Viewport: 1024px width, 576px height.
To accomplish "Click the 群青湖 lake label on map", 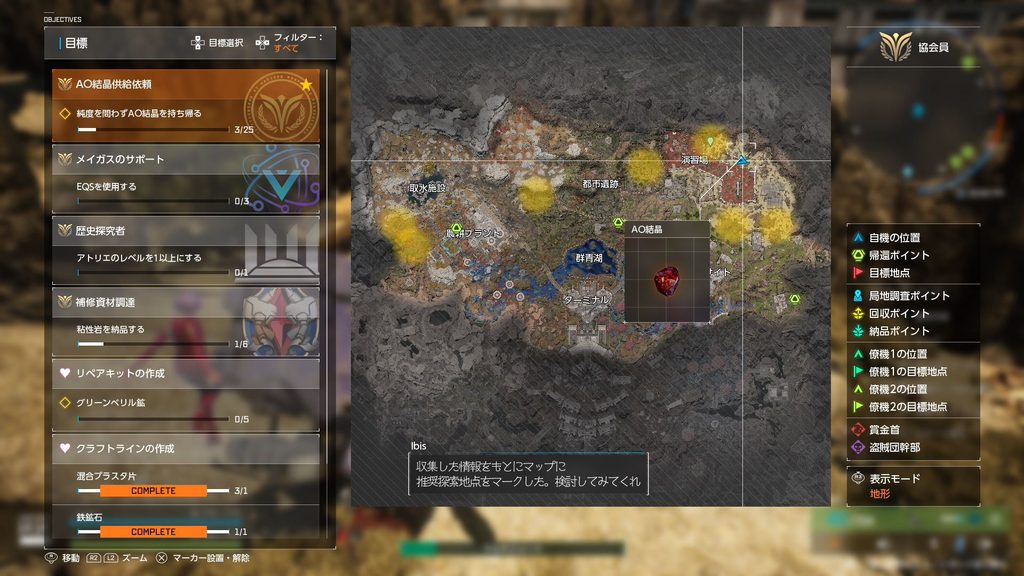I will [x=591, y=257].
